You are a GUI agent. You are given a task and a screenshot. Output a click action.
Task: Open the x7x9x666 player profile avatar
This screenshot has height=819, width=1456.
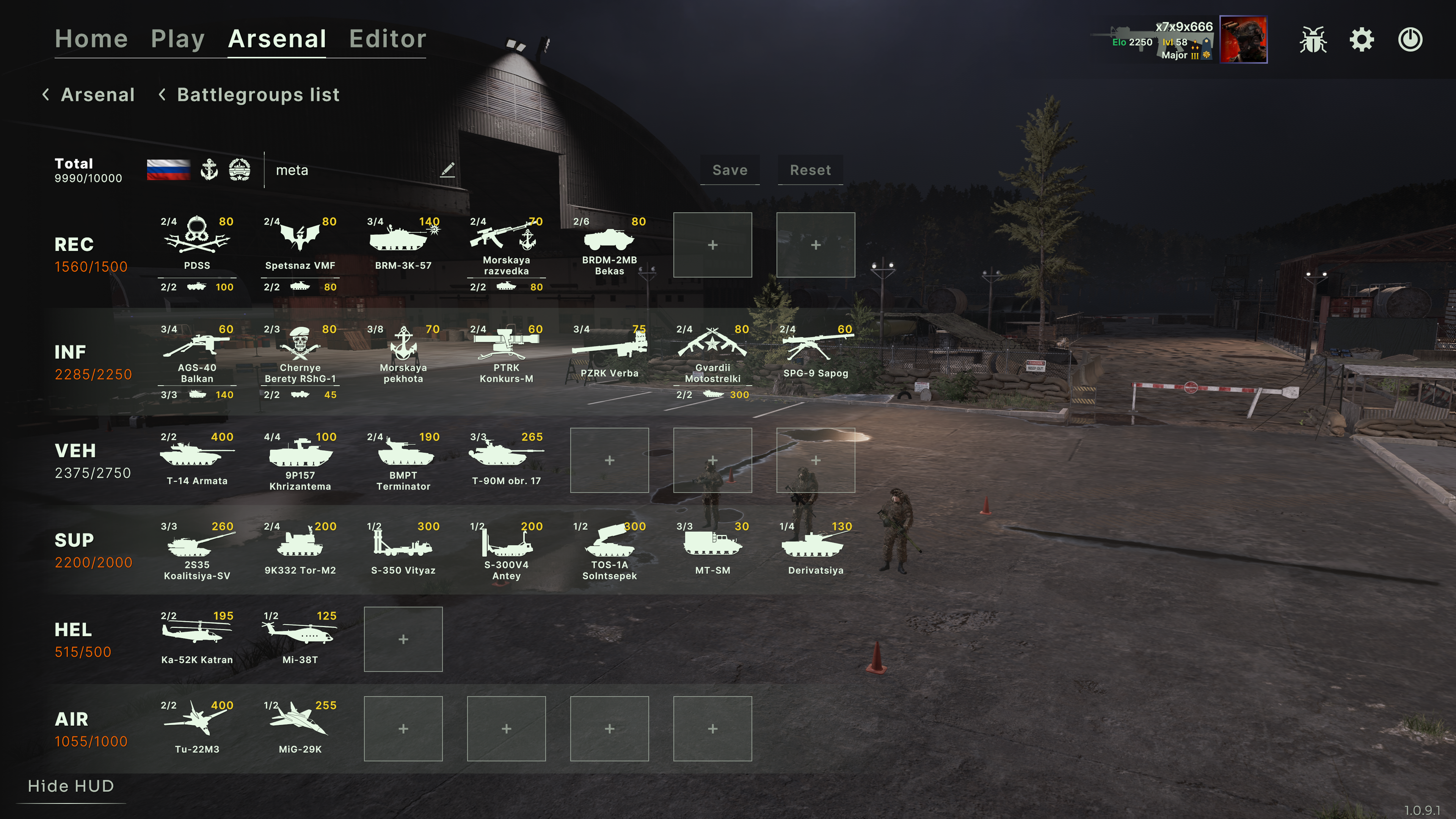[1243, 39]
